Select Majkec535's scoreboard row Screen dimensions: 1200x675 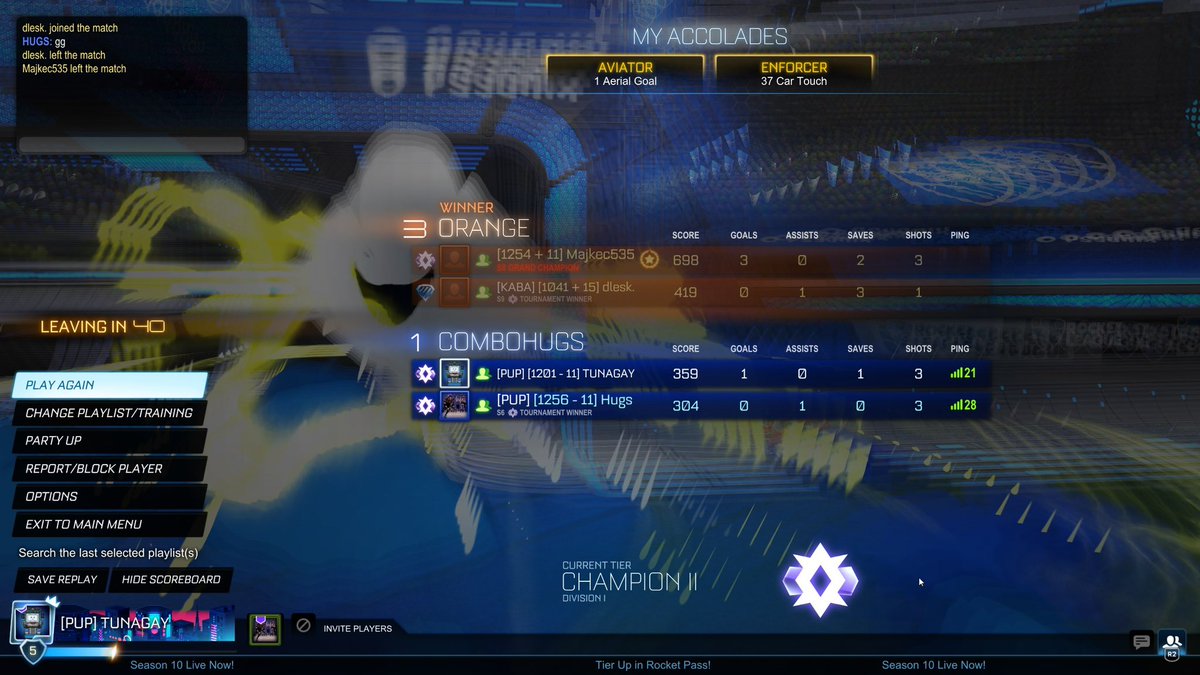coord(700,260)
